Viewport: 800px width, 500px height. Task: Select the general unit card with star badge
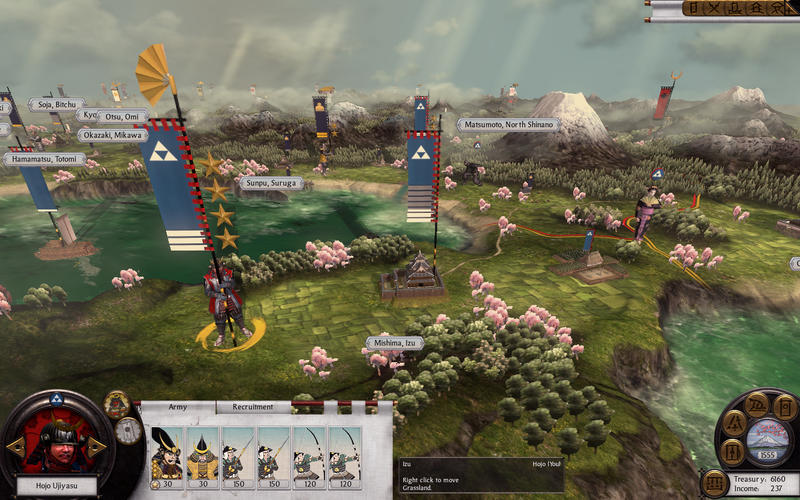pyautogui.click(x=165, y=455)
